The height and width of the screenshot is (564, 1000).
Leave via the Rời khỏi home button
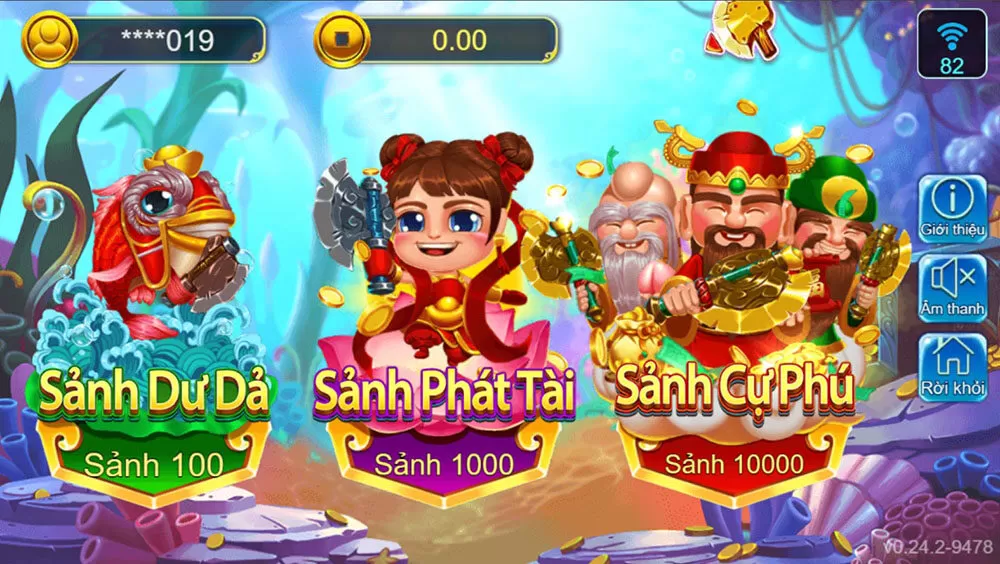pos(952,364)
